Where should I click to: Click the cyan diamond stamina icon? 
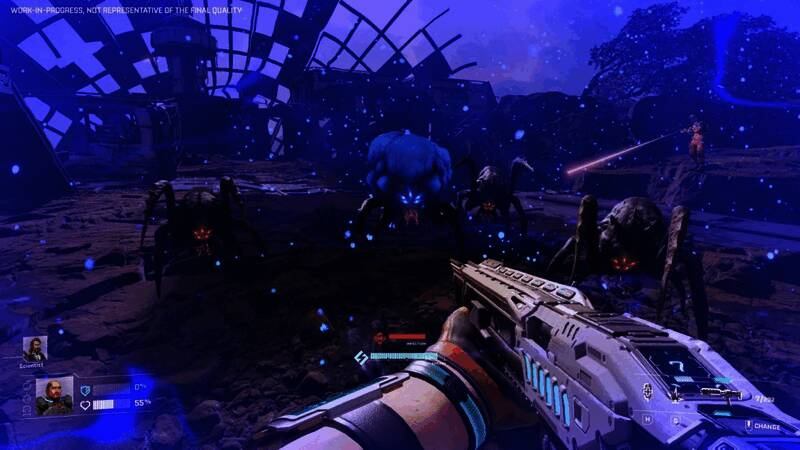(361, 357)
